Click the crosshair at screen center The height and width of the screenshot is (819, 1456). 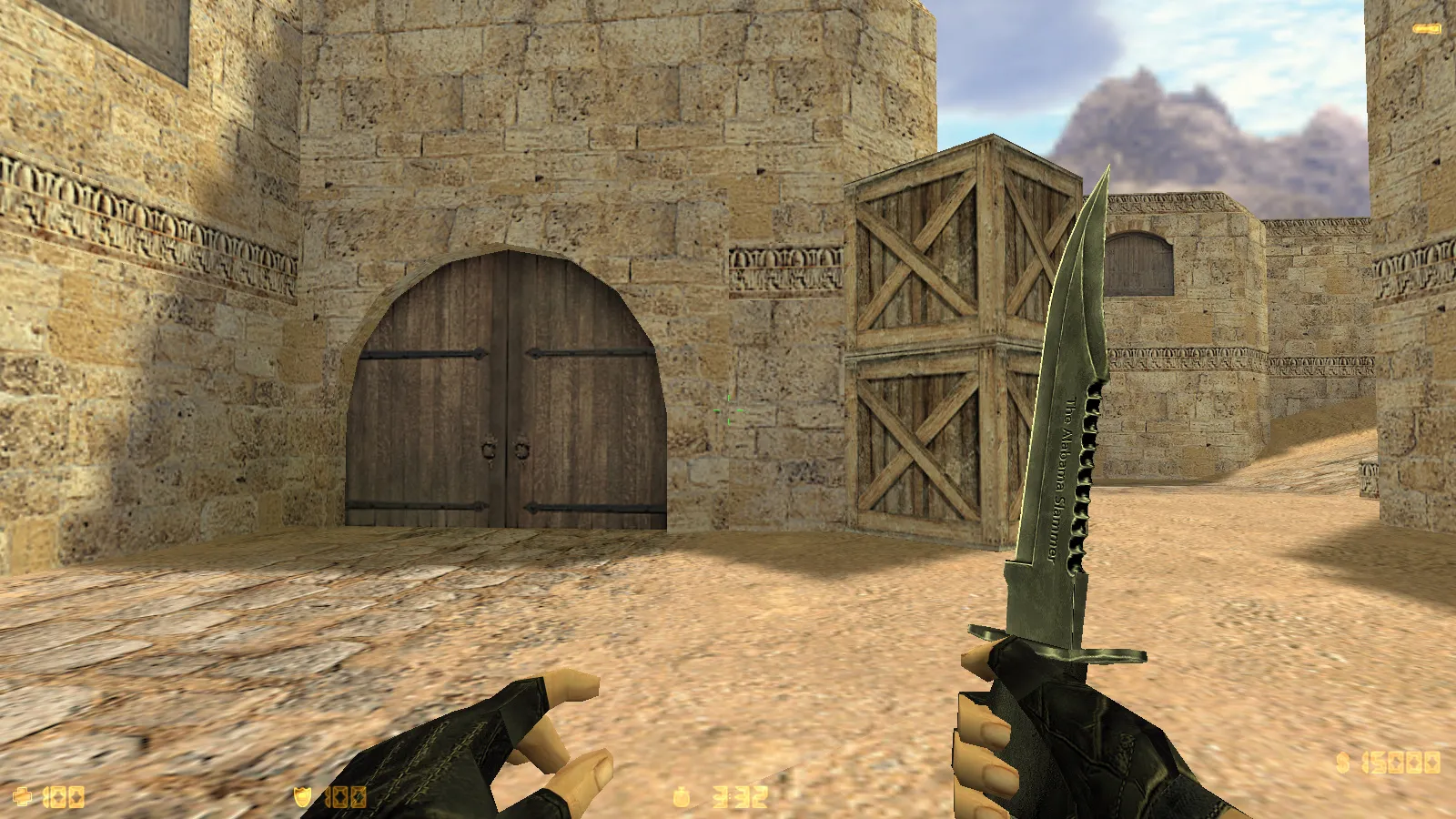click(x=728, y=411)
